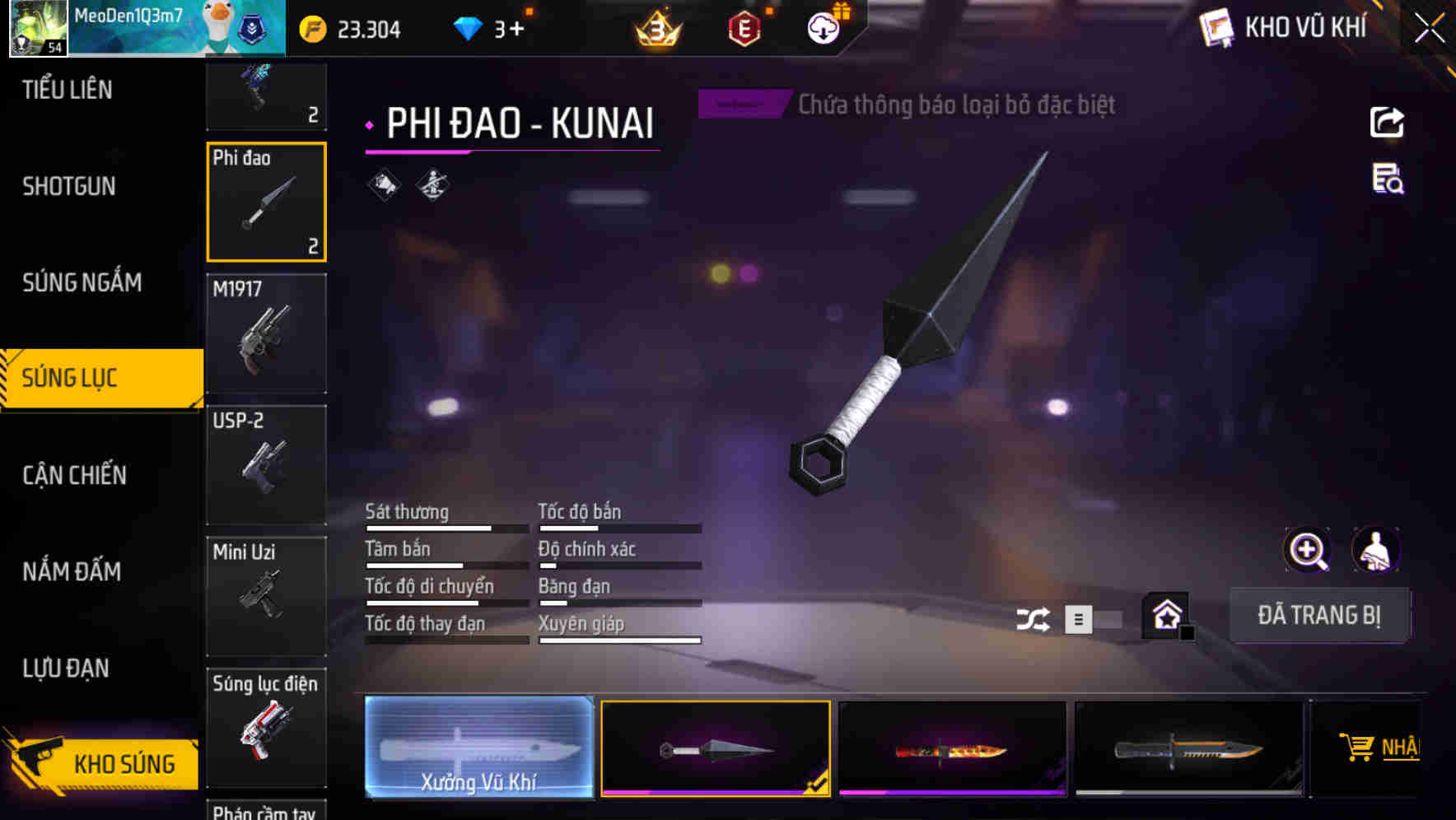
Task: Open the gift download cloud icon in top bar
Action: 824,27
